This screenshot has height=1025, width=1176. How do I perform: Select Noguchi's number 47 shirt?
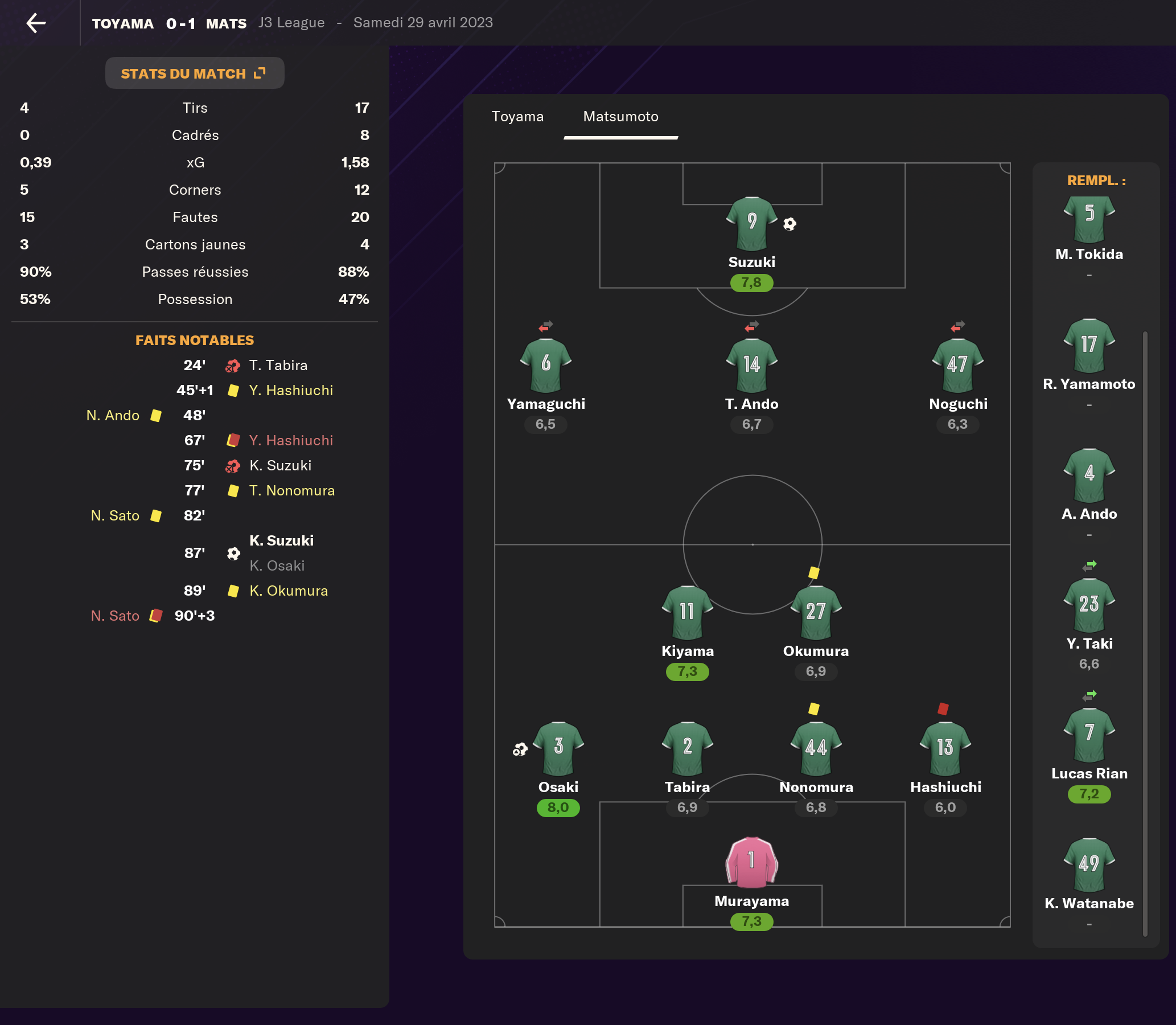[x=957, y=366]
